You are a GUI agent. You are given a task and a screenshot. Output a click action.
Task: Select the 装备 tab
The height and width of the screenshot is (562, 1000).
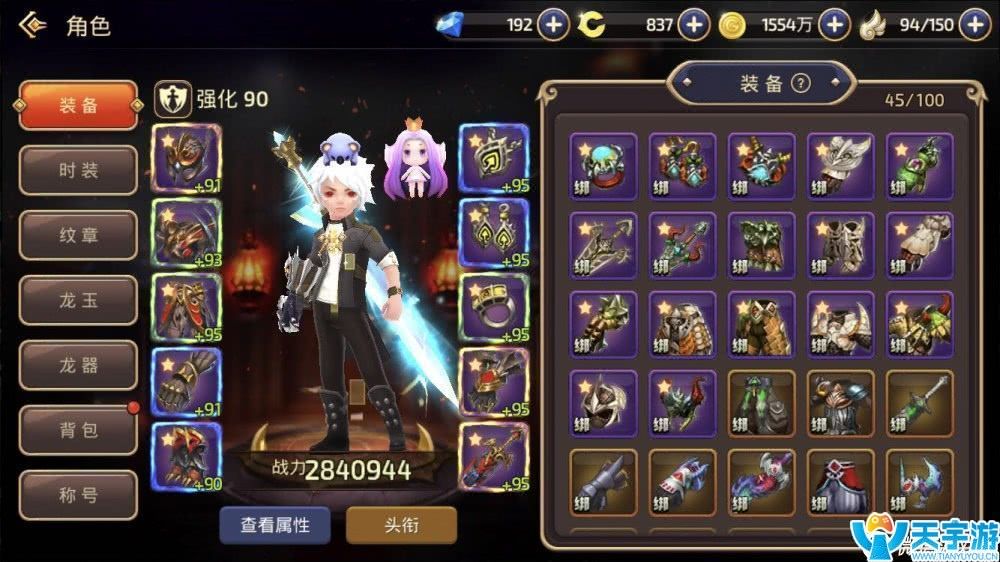[x=78, y=105]
